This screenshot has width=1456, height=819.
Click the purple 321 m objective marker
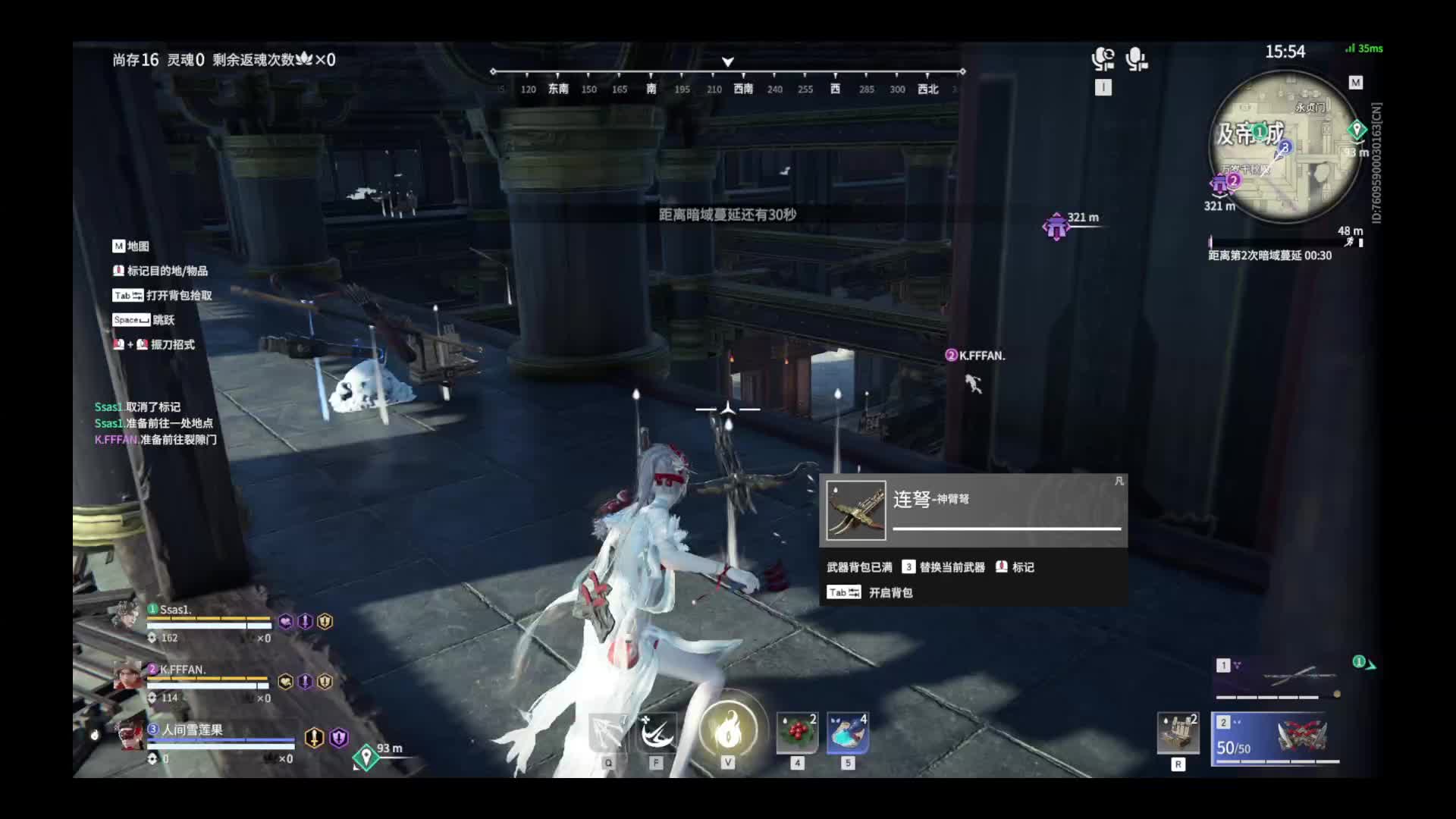(x=1056, y=226)
